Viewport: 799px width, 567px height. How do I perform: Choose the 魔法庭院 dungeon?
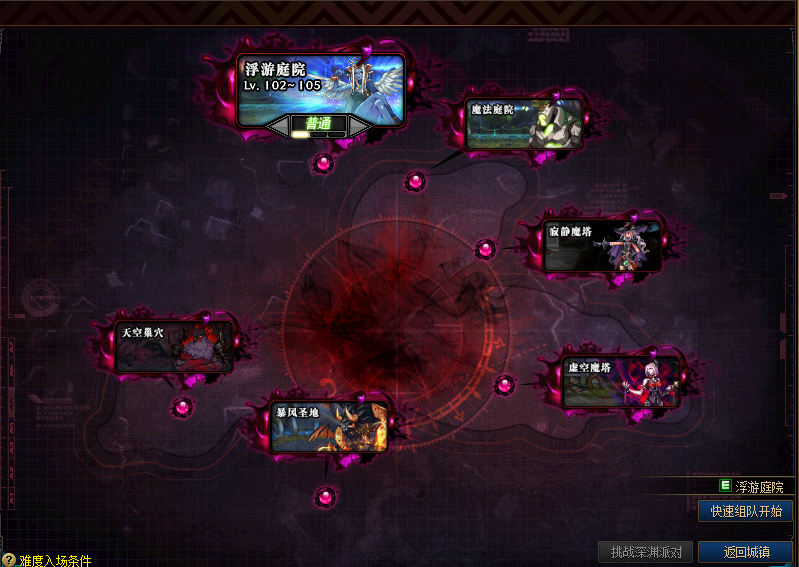[524, 123]
